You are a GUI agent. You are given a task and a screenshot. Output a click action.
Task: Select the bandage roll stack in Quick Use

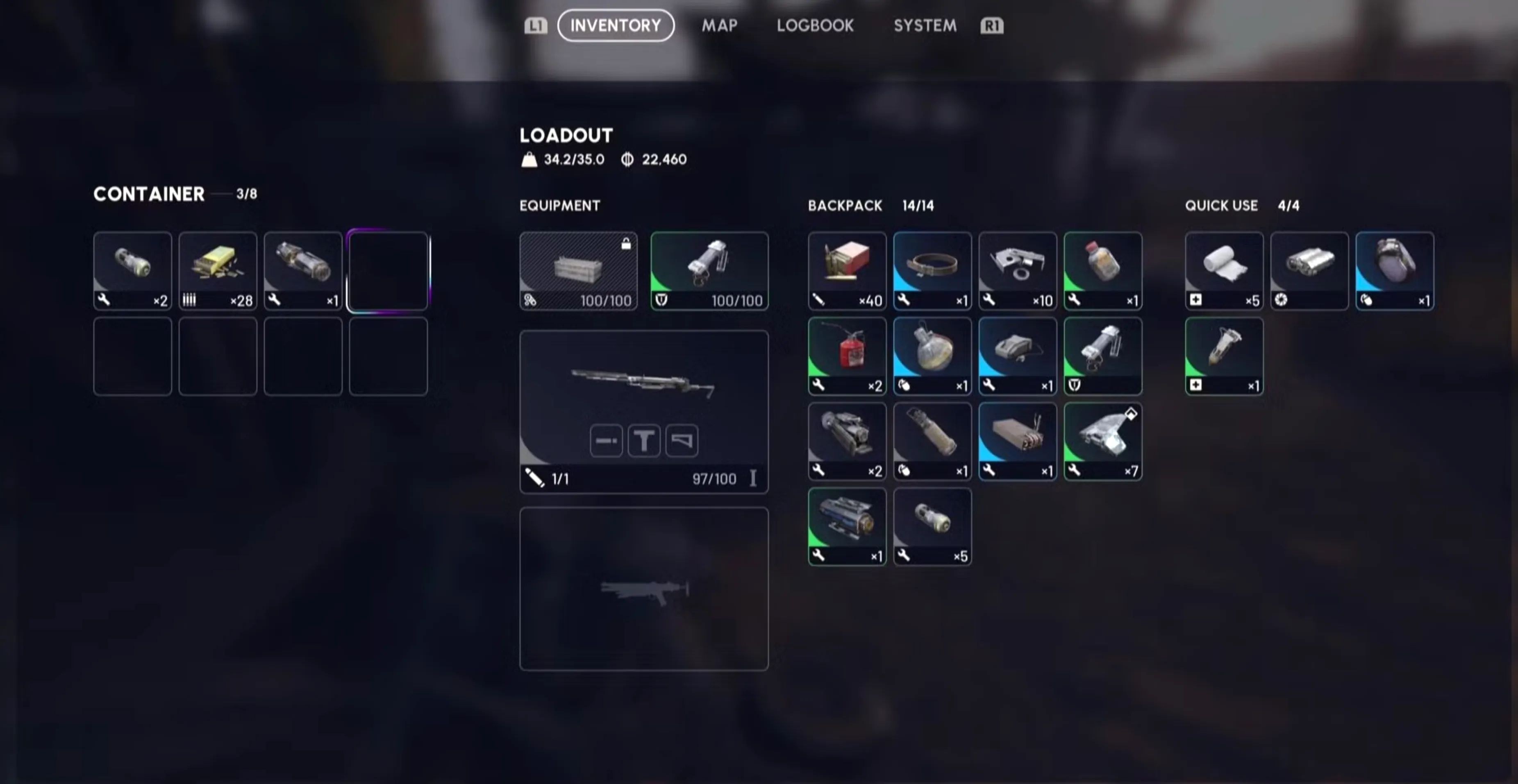[1223, 271]
